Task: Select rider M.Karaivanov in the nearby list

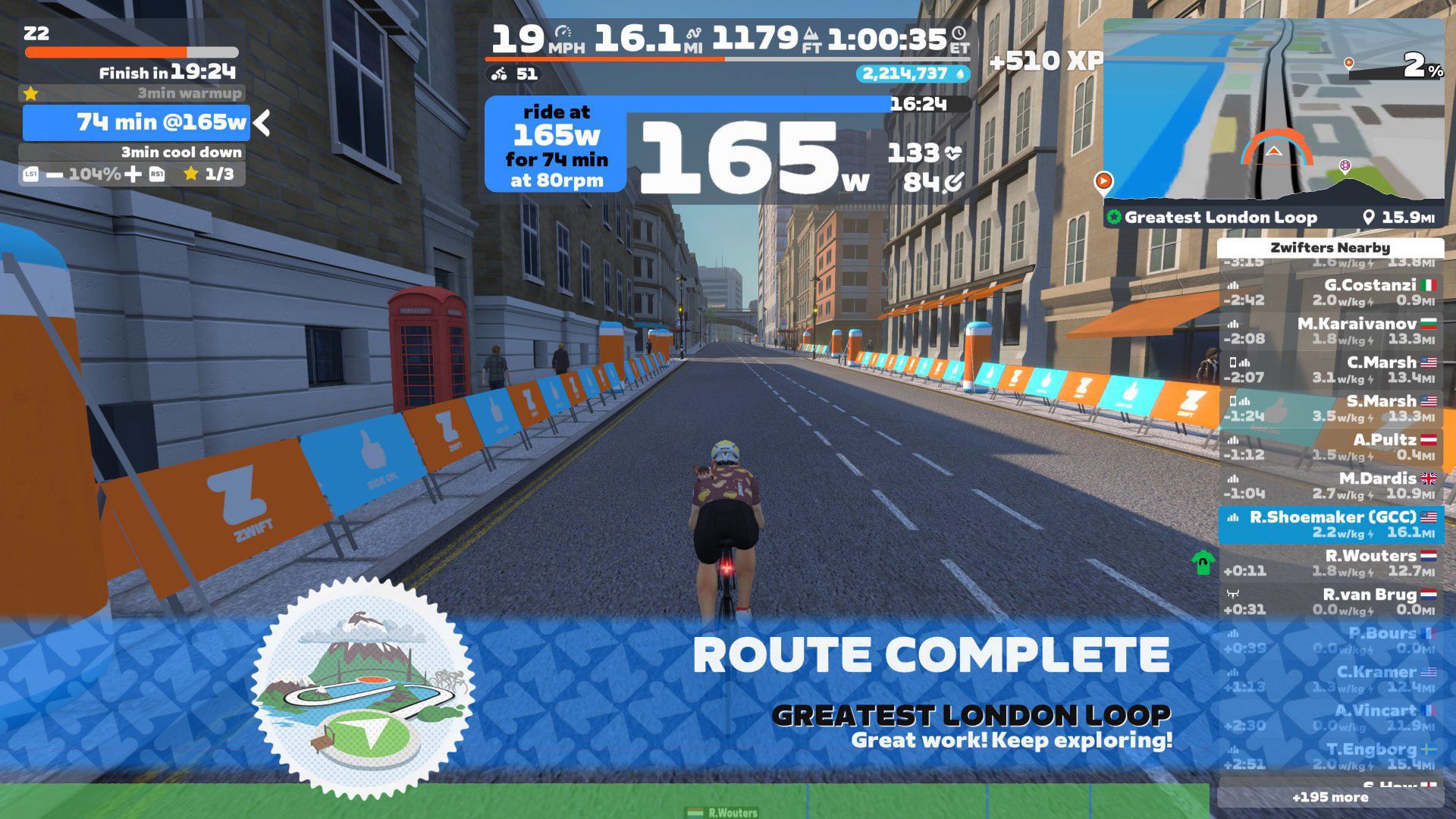Action: tap(1330, 331)
